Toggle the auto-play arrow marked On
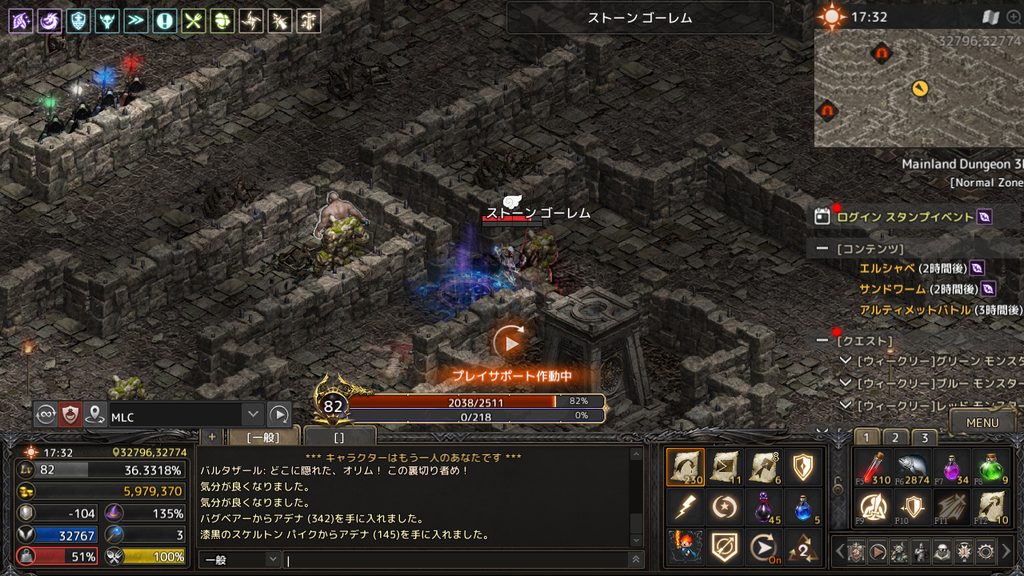The image size is (1024, 576). (765, 546)
